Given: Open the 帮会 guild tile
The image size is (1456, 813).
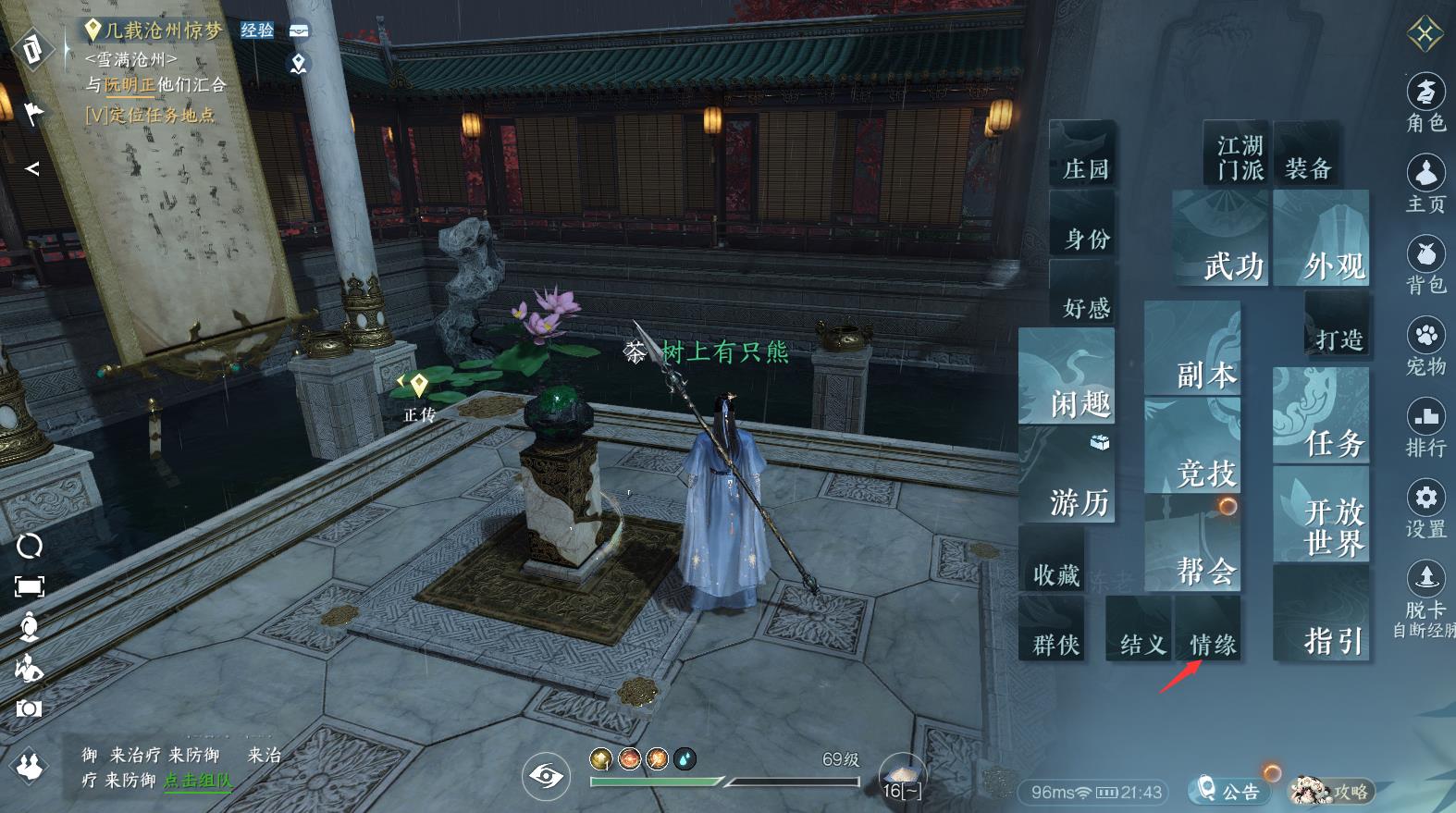Looking at the screenshot, I should (x=1193, y=546).
